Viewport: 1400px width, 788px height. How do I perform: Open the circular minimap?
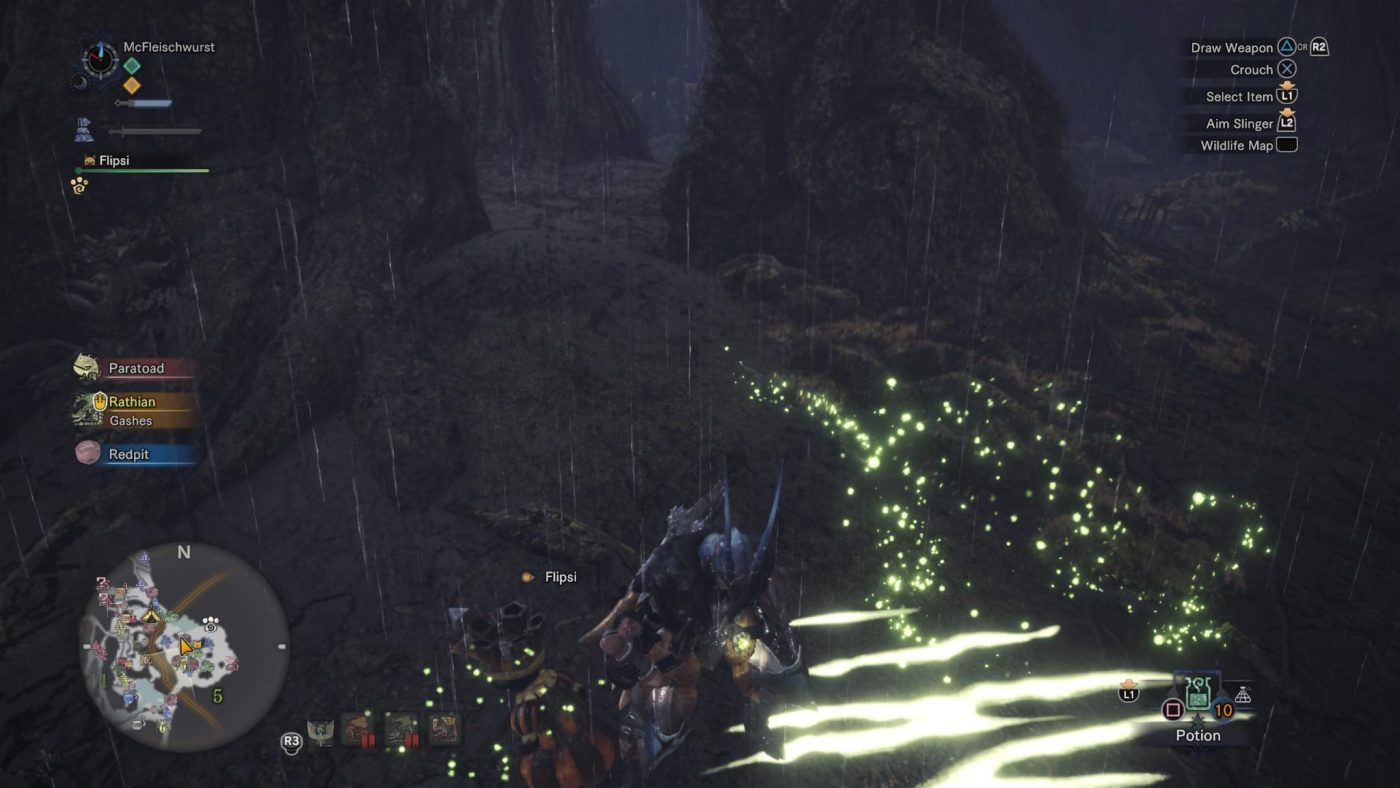coord(184,647)
